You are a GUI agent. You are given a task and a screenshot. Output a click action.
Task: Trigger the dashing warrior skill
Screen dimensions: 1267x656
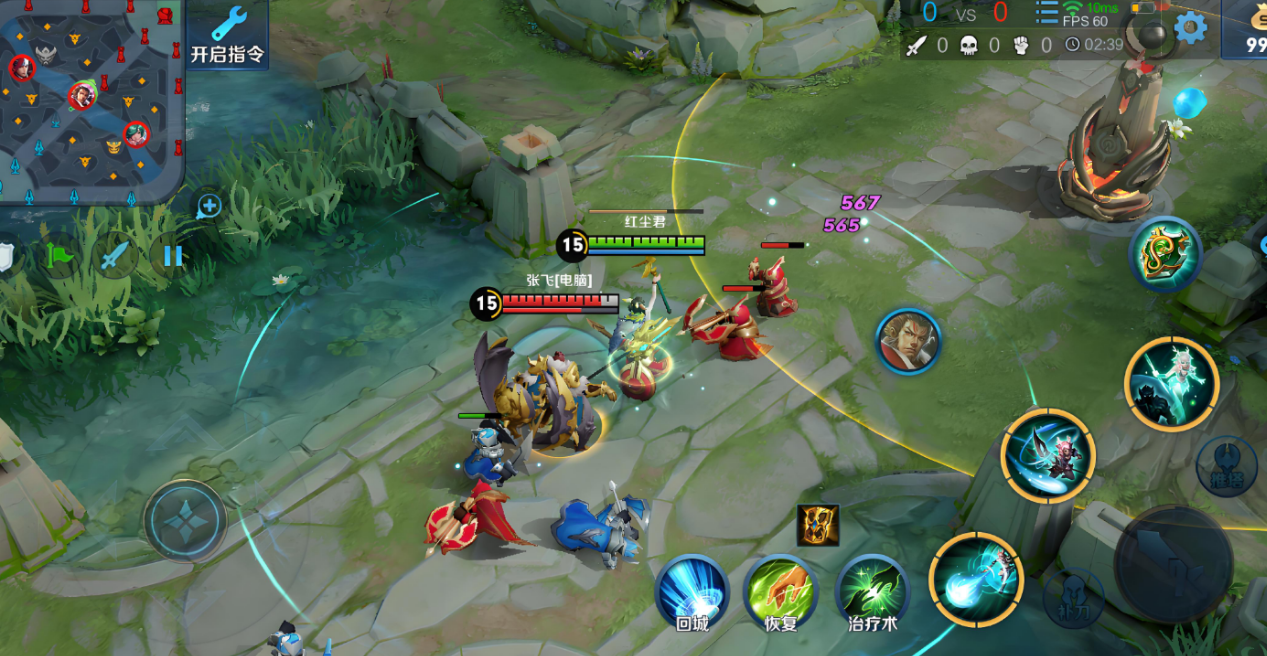(1048, 456)
